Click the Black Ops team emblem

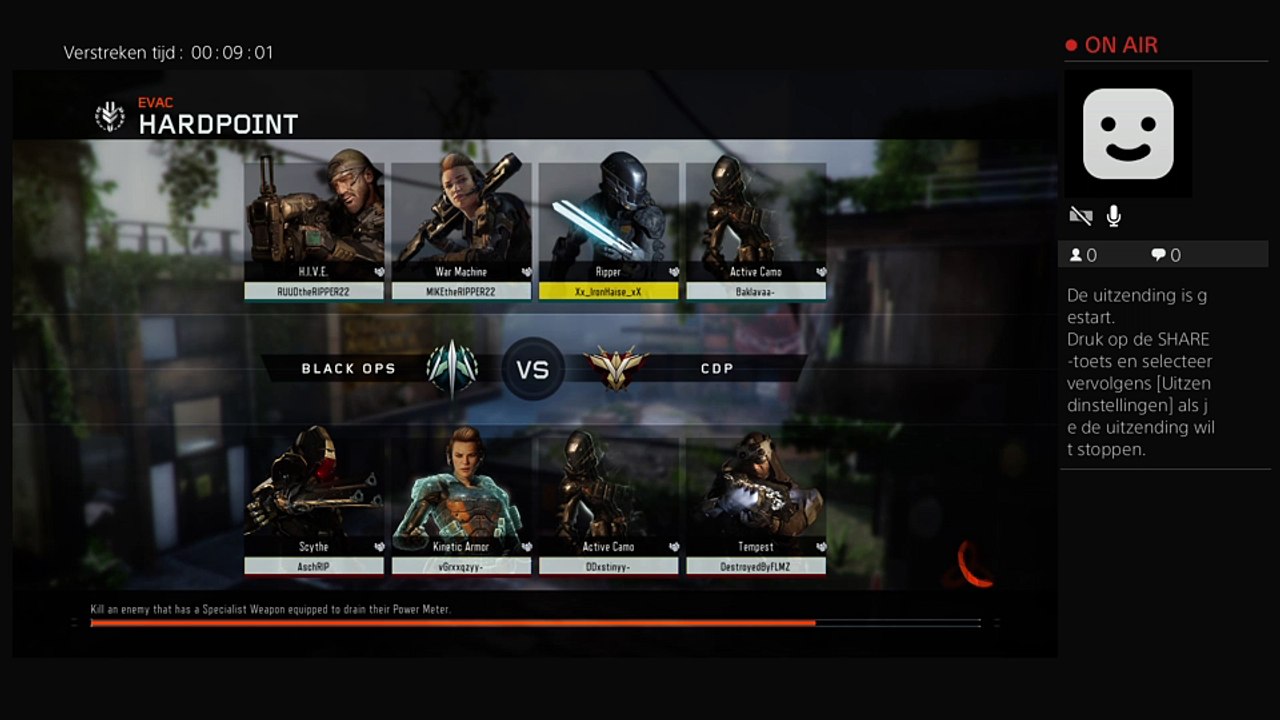click(451, 368)
